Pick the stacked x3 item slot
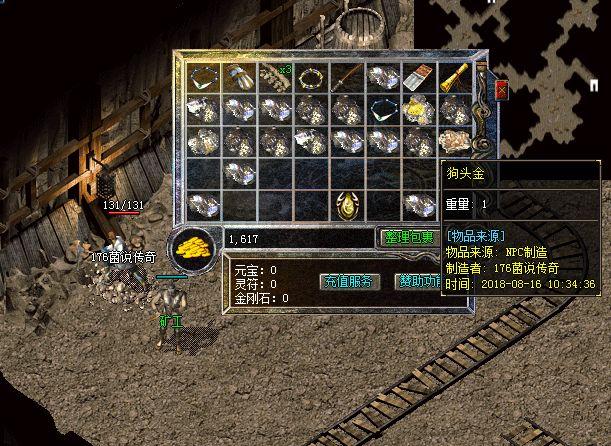Image resolution: width=611 pixels, height=446 pixels. tap(276, 77)
